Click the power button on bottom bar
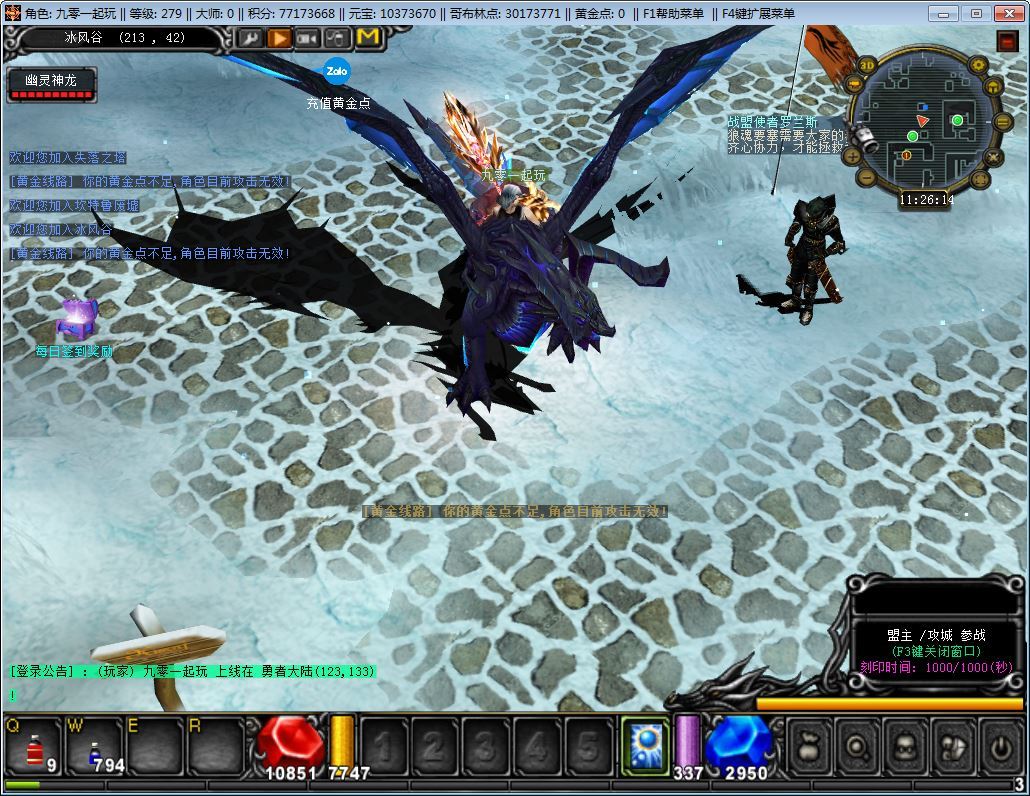The image size is (1030, 796). [x=999, y=746]
